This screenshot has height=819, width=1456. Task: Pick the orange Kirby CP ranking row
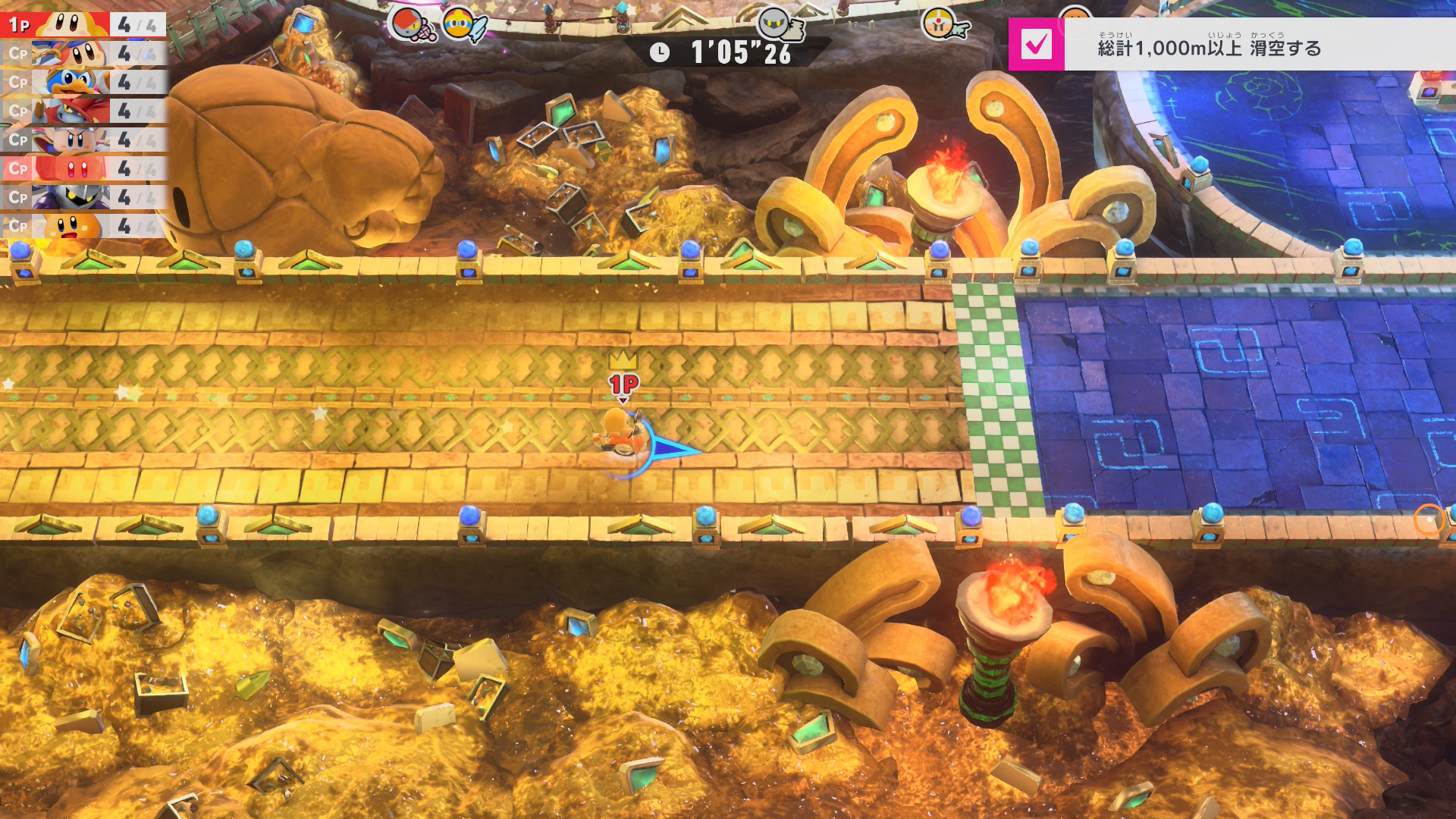click(x=83, y=226)
